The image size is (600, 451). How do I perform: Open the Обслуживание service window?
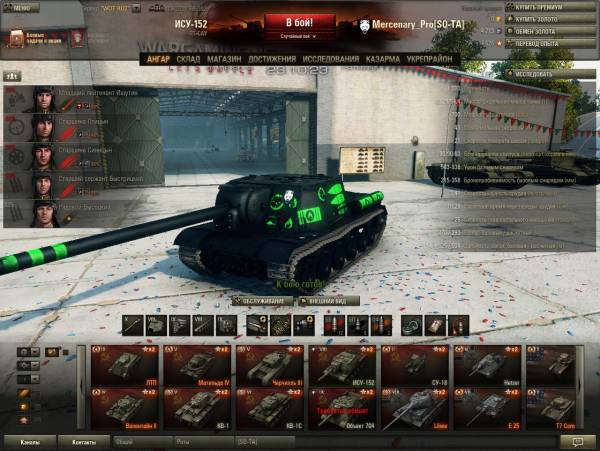coord(262,300)
